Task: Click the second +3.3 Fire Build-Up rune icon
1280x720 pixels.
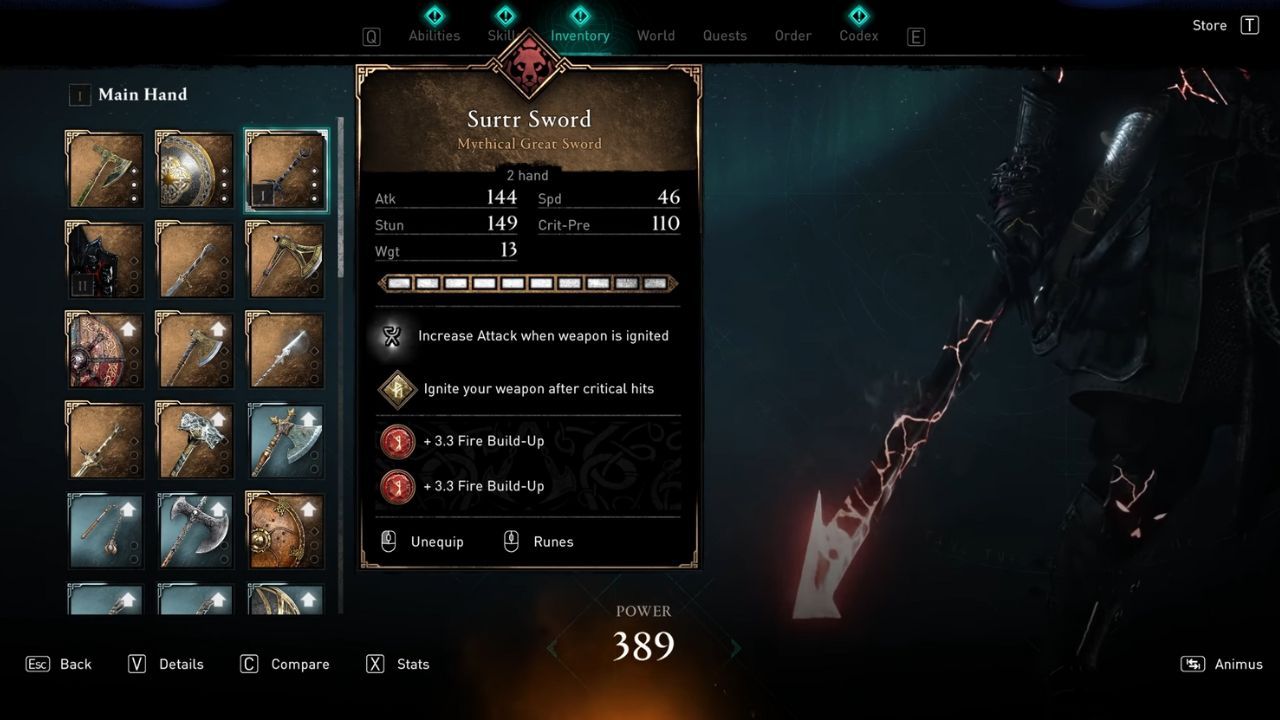Action: pos(397,487)
